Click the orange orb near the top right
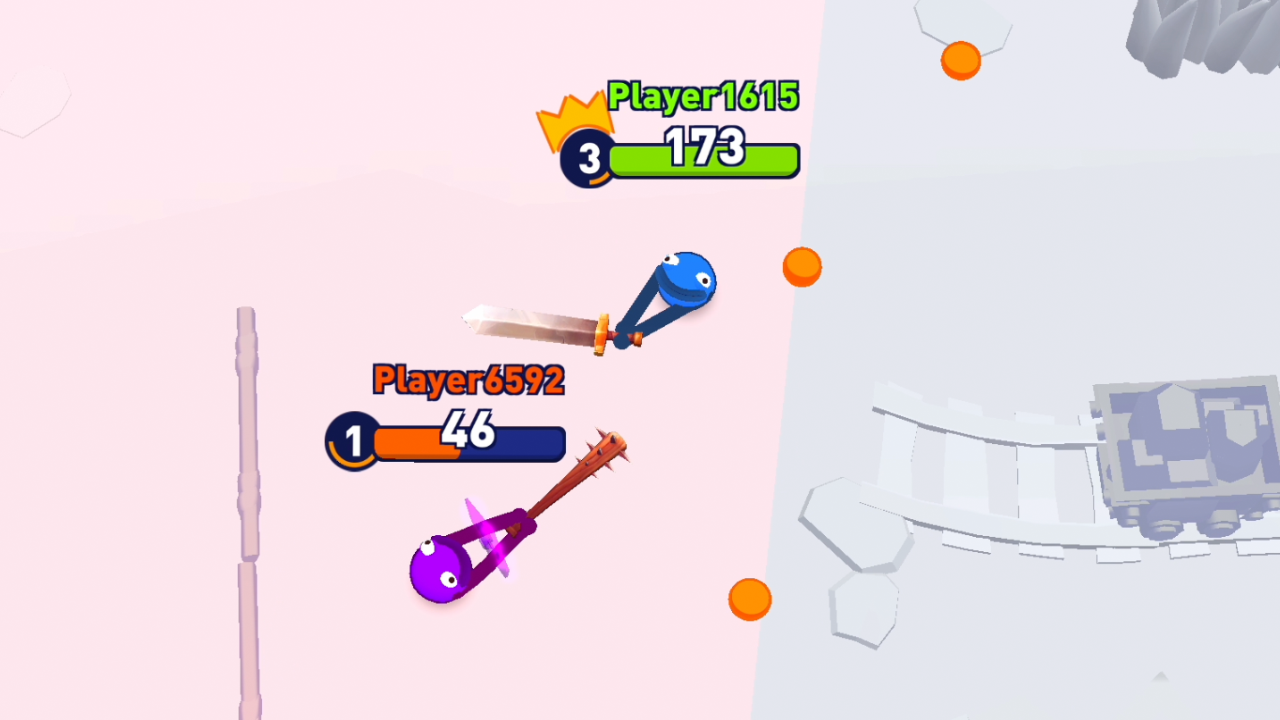 click(959, 62)
